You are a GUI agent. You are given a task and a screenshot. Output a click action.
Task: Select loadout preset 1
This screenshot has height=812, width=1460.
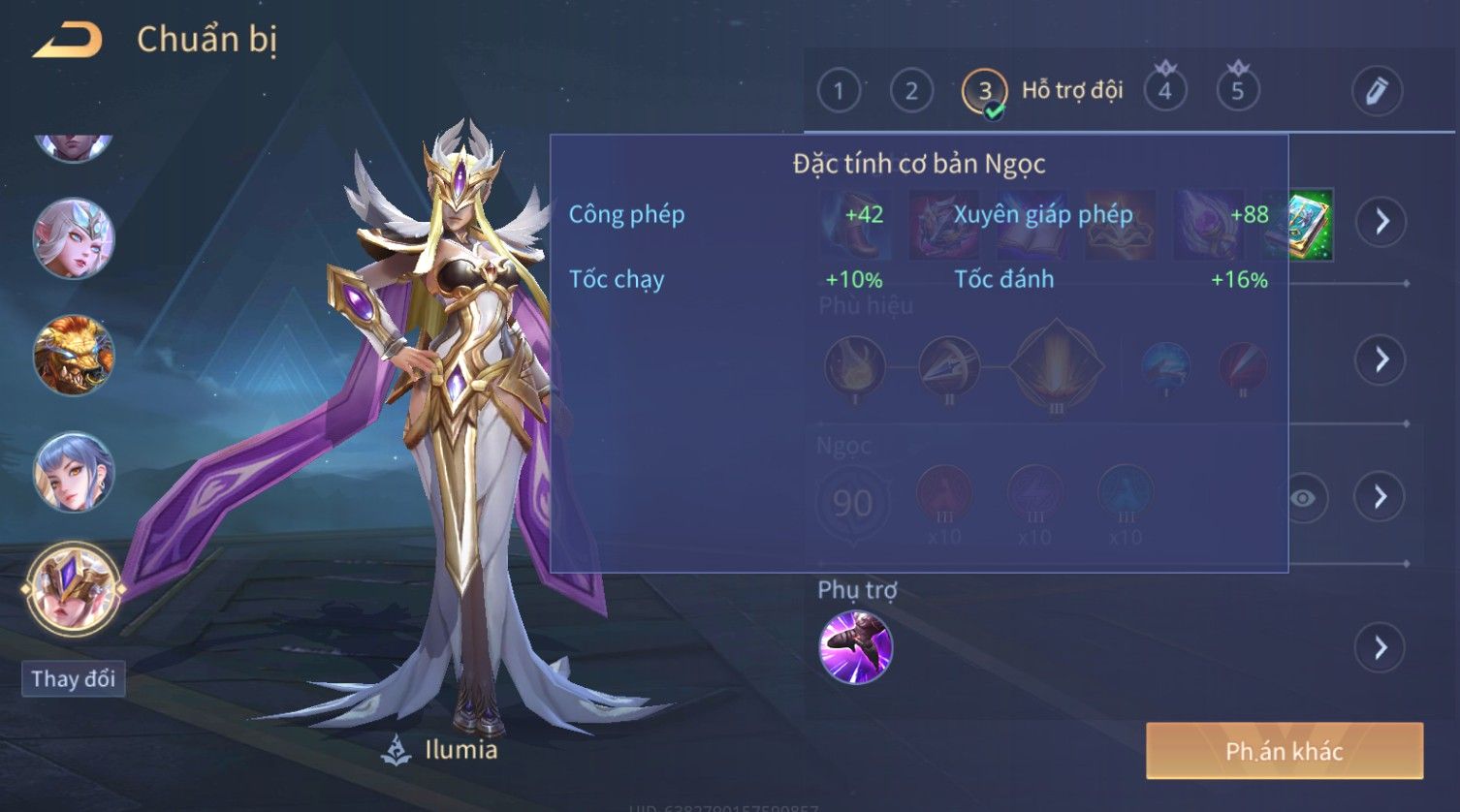(x=839, y=91)
